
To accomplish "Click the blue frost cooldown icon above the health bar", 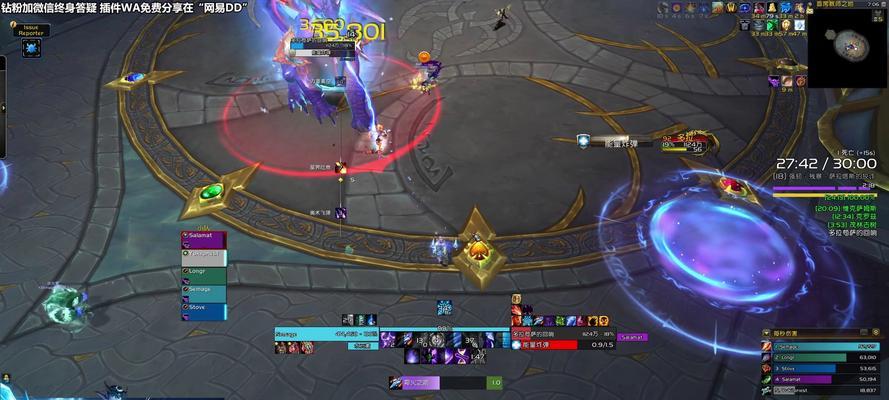I will (444, 306).
